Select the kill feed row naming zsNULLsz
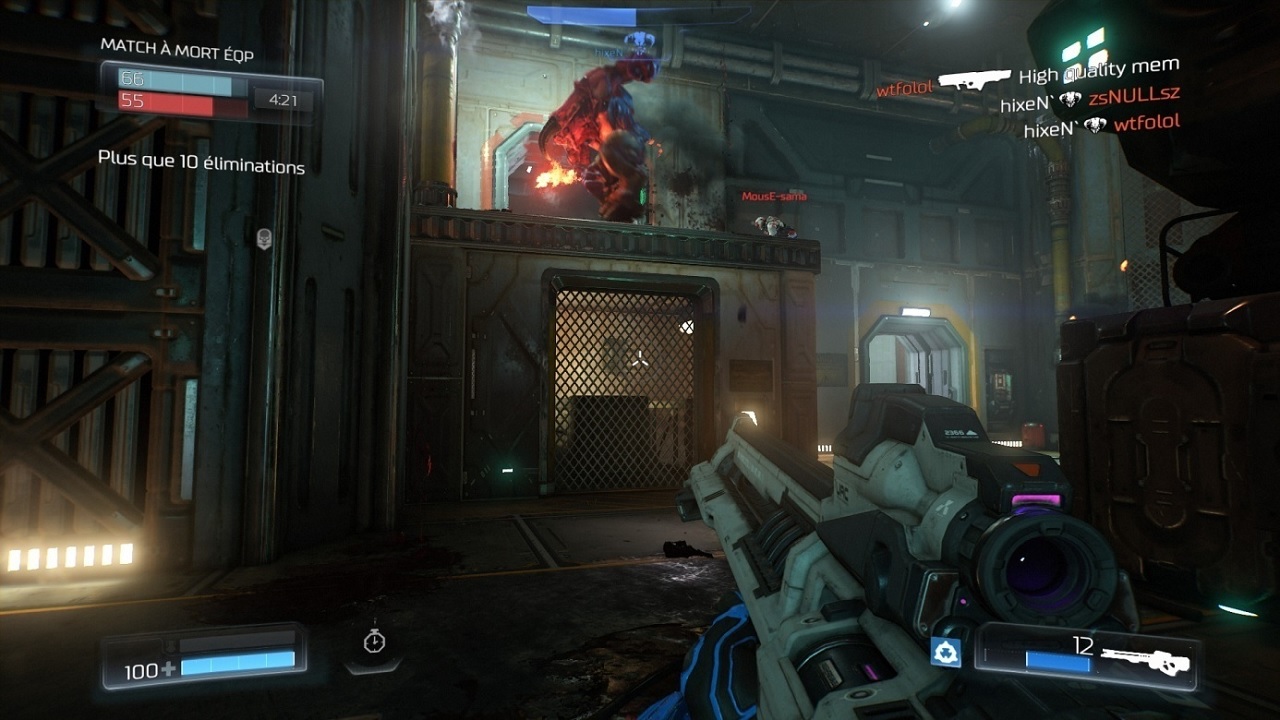 pyautogui.click(x=1090, y=99)
